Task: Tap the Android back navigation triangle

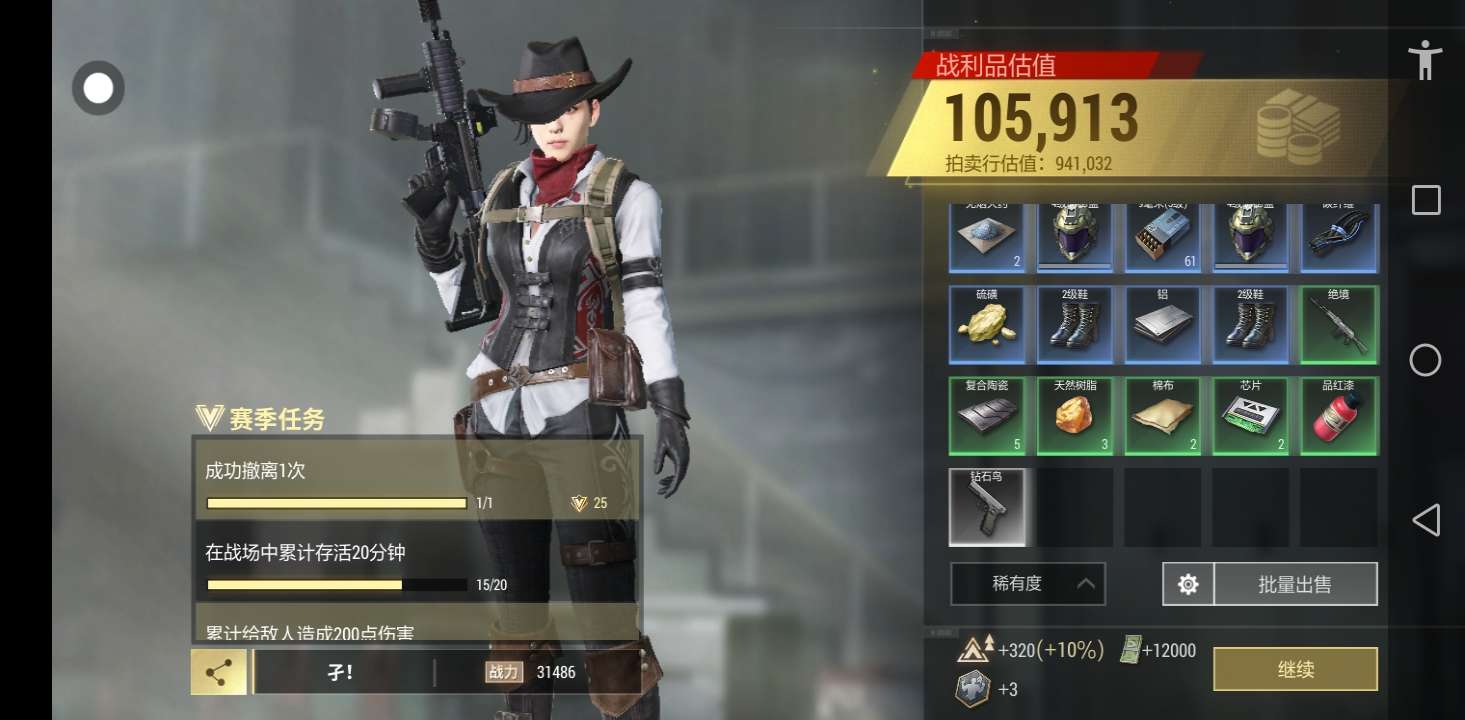Action: (1425, 520)
